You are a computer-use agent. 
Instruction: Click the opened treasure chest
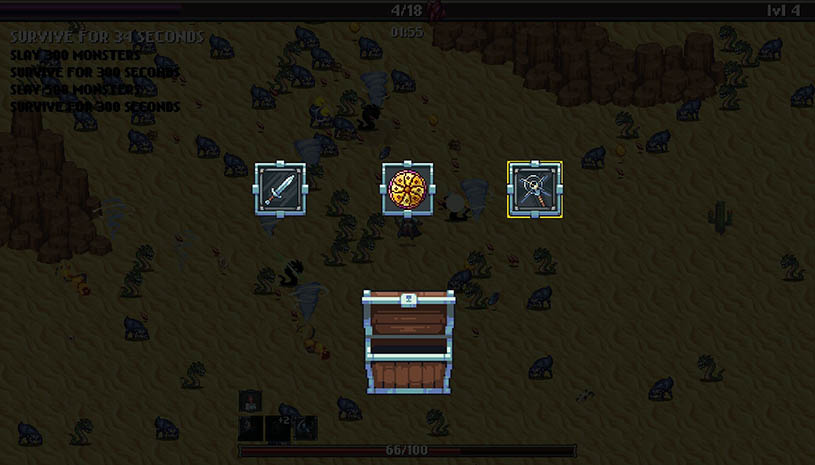coord(408,341)
